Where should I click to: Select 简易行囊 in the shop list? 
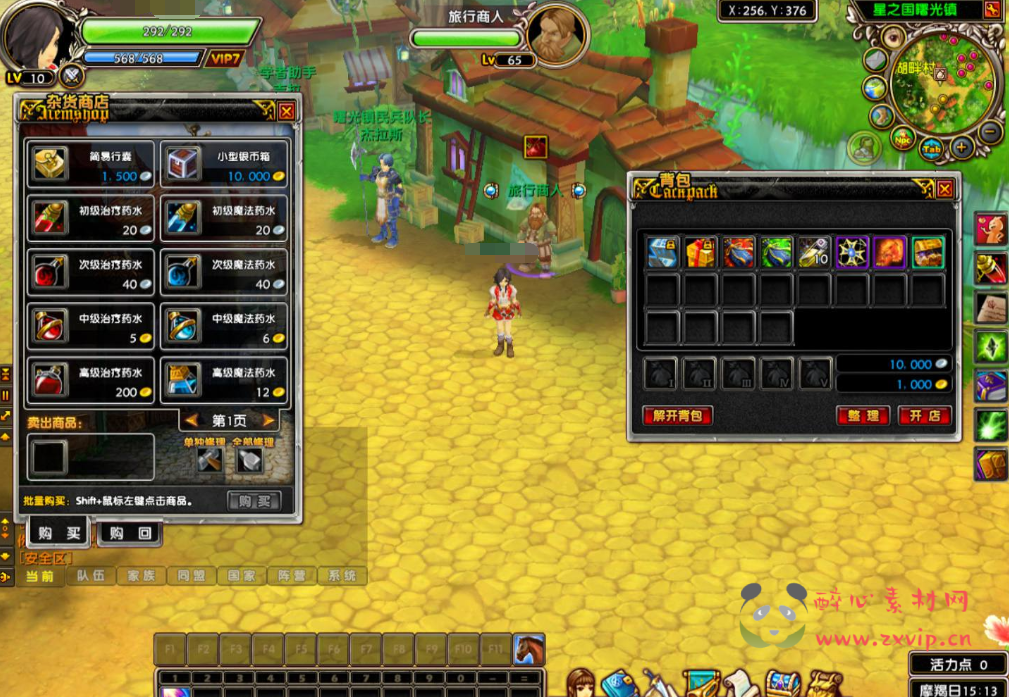(91, 165)
